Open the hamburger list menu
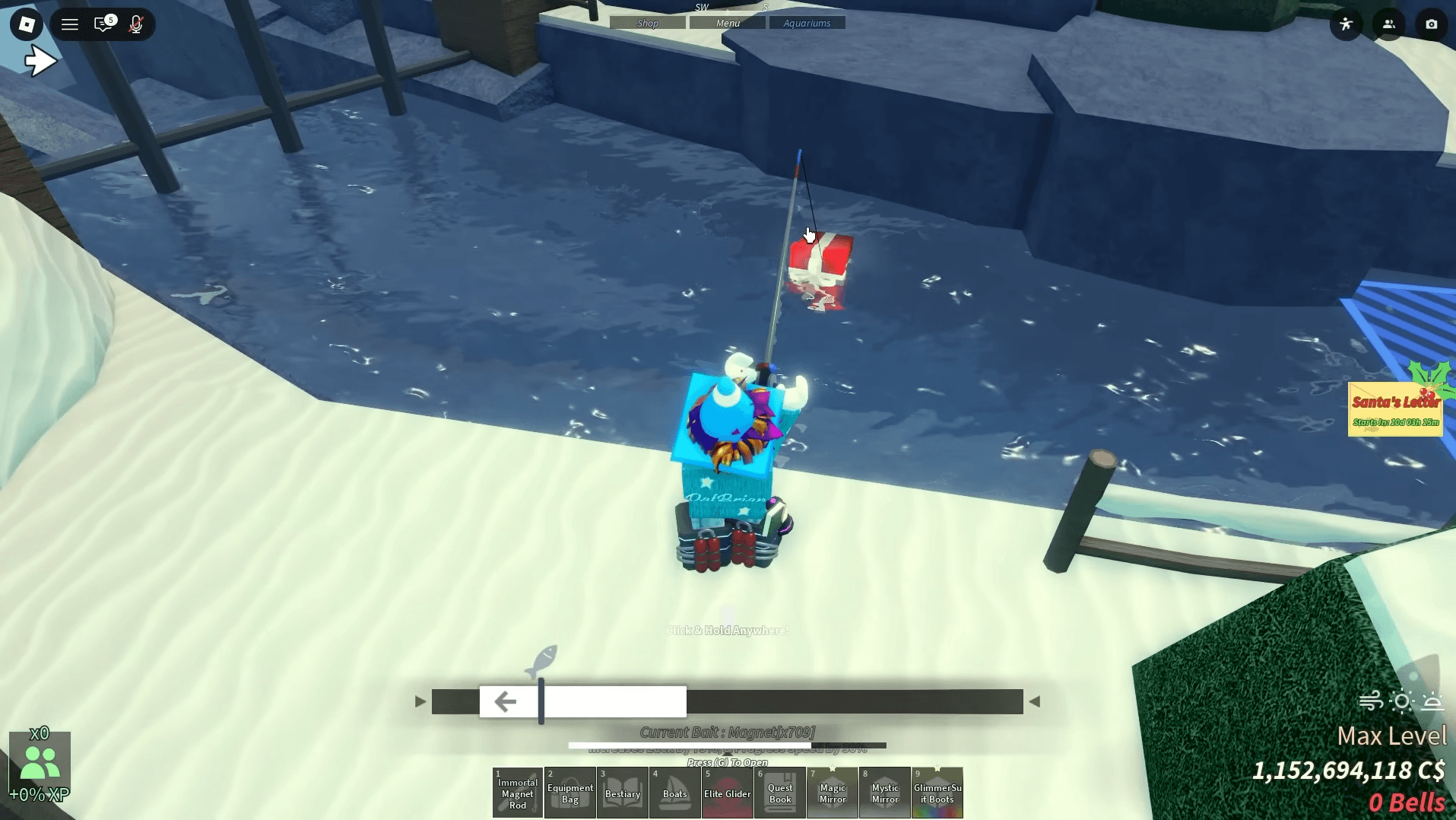The height and width of the screenshot is (820, 1456). pyautogui.click(x=70, y=24)
